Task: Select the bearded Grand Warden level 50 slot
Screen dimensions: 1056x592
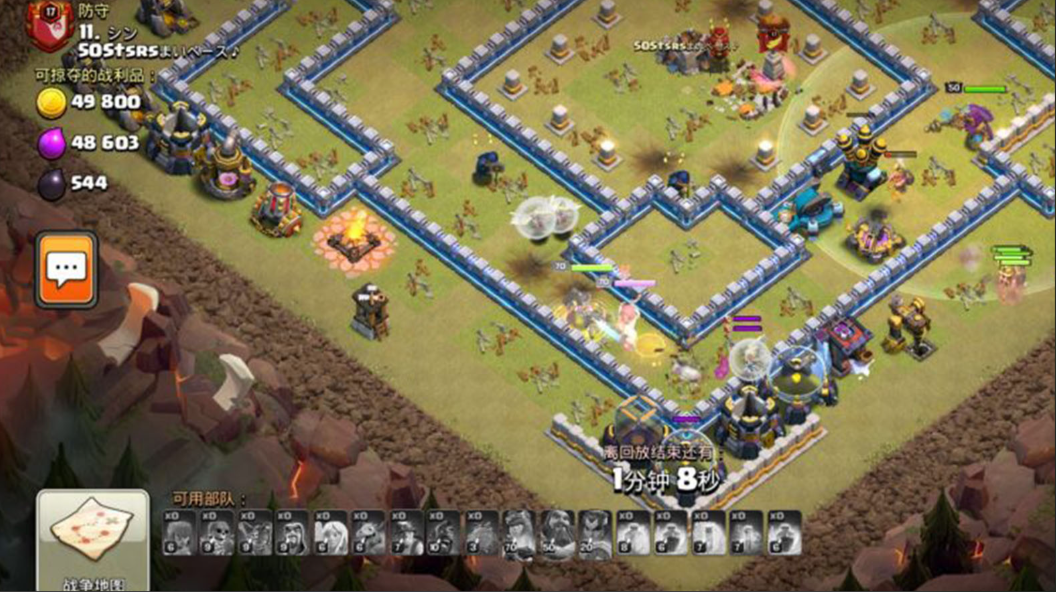Action: click(557, 532)
